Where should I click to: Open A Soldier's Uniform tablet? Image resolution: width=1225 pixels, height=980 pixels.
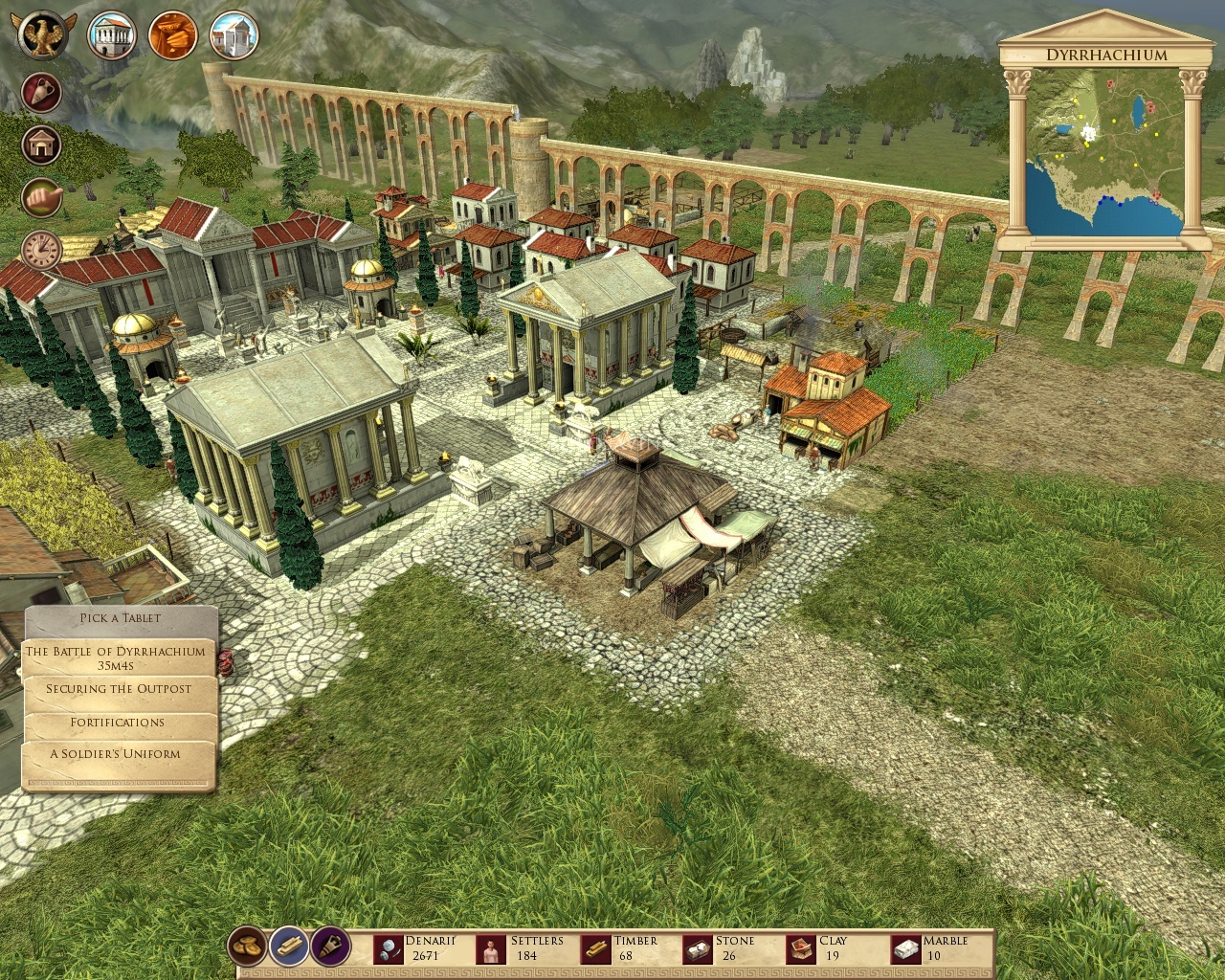coord(117,754)
